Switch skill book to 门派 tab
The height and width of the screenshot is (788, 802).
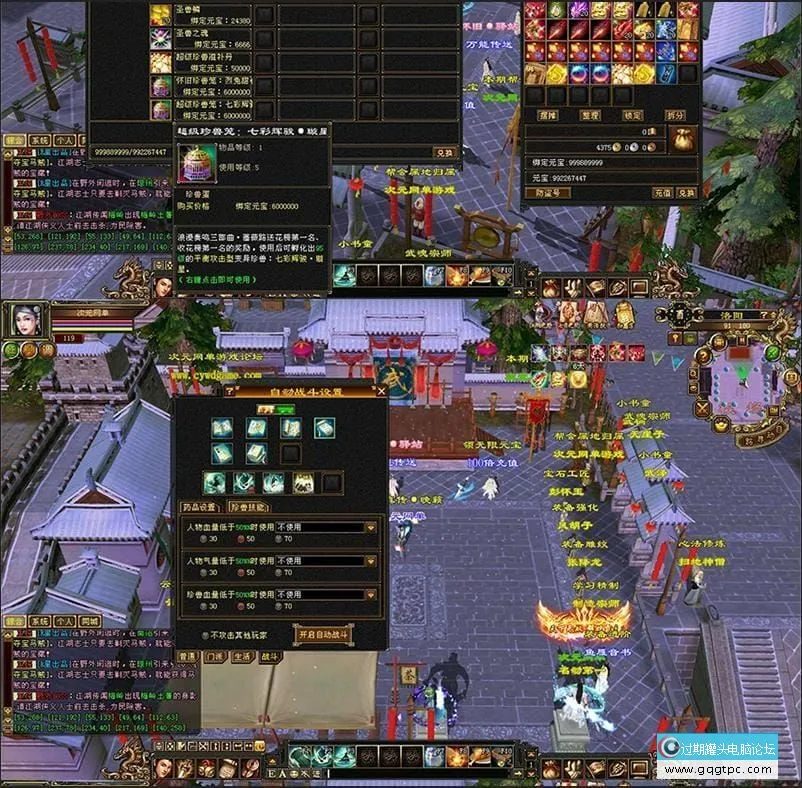(x=215, y=656)
